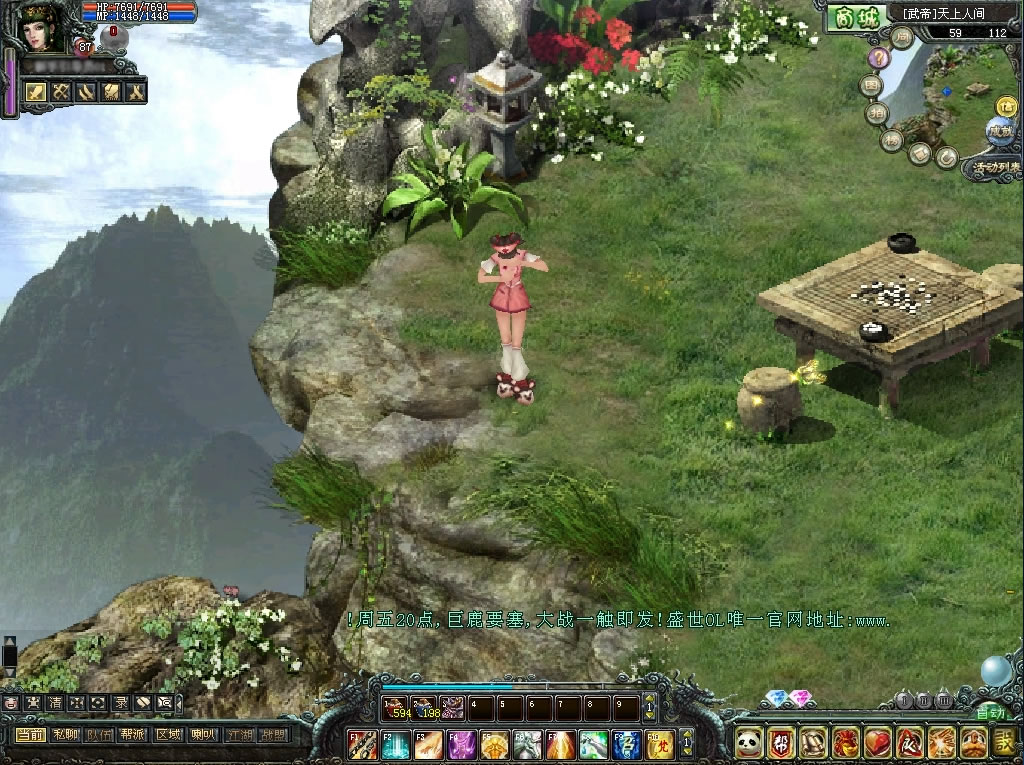Open the 帮 guild shield icon
Screen dimensions: 1024x765
(781, 742)
